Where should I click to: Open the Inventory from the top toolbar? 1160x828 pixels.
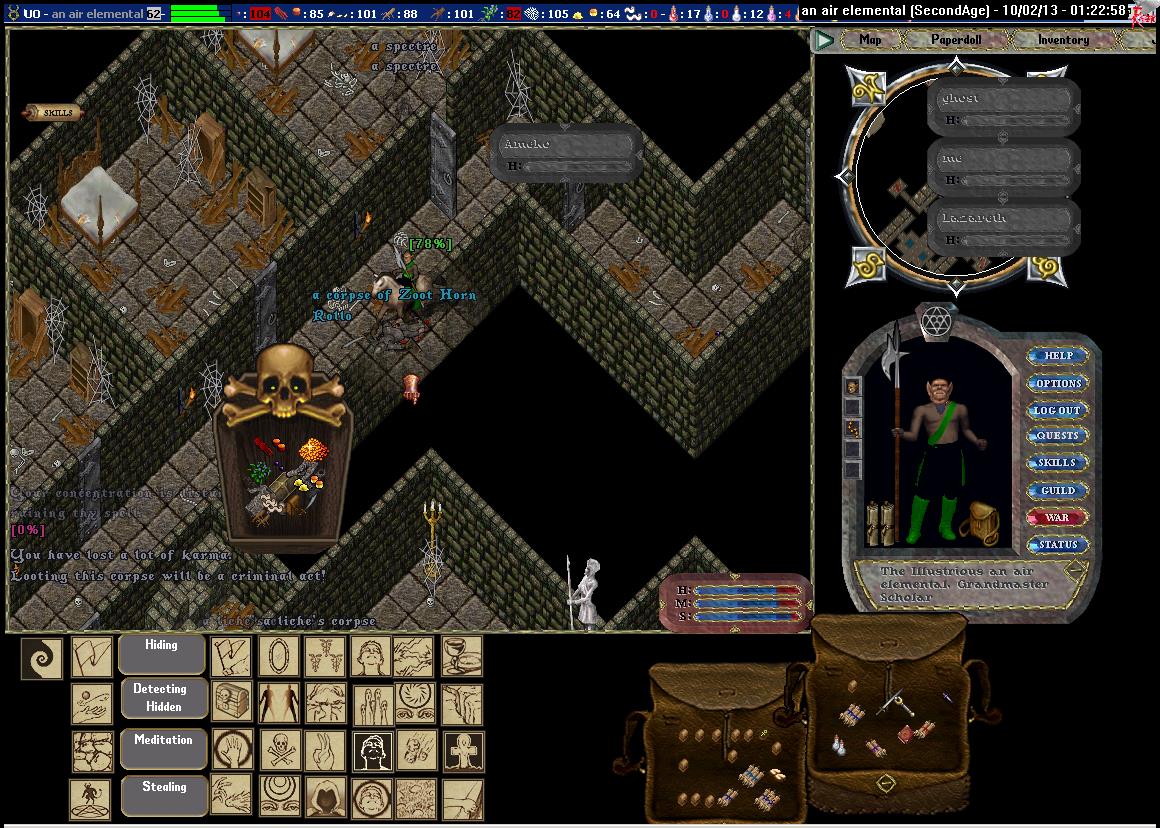coord(1063,40)
